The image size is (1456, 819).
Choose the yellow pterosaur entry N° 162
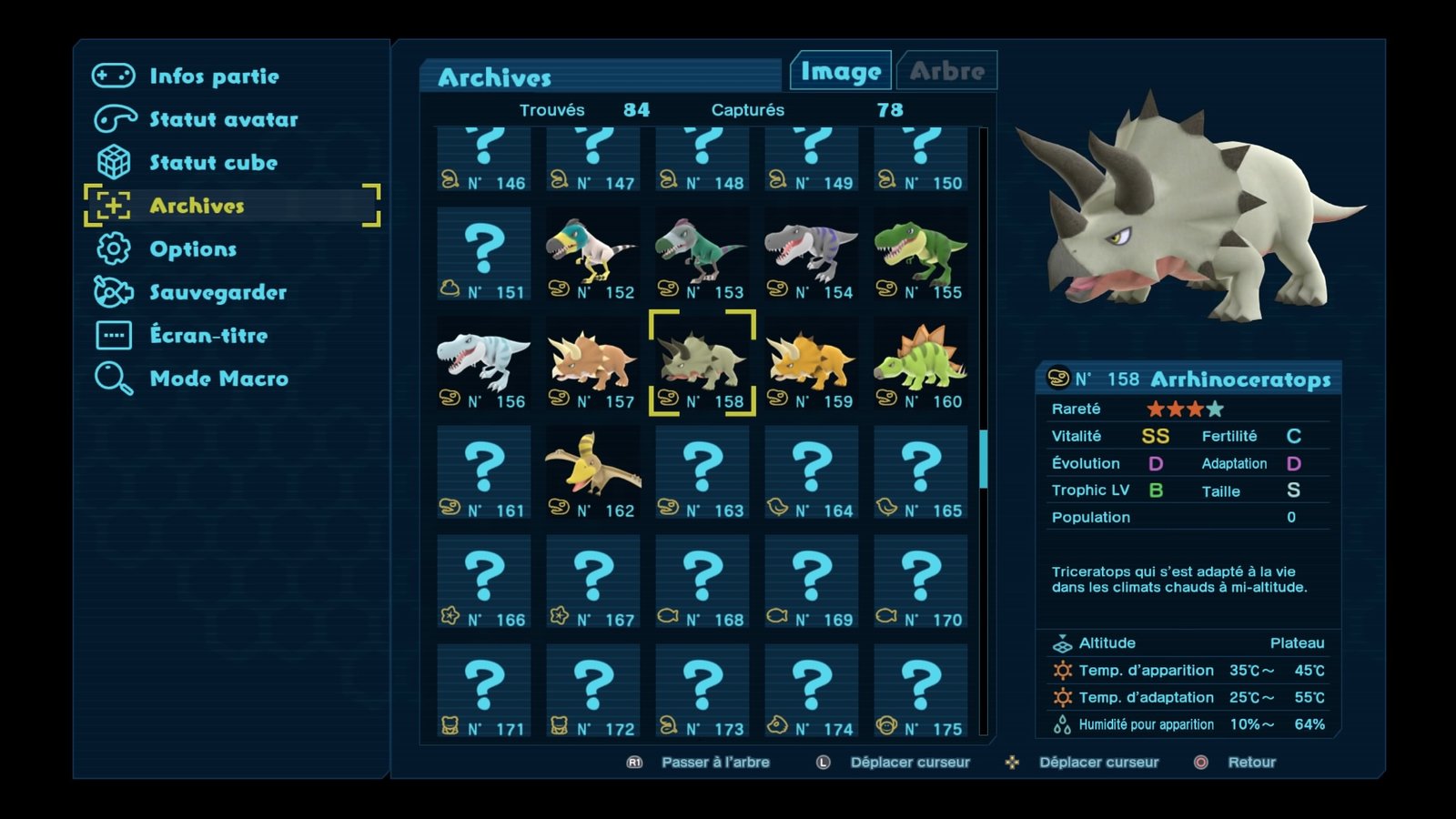point(592,473)
